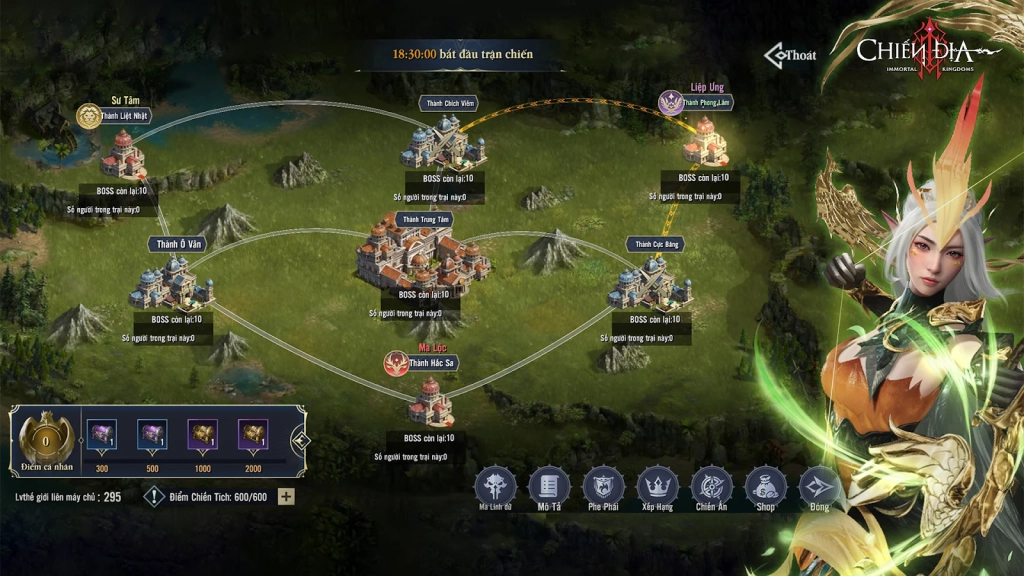Open the Phe Phái faction screen
This screenshot has width=1024, height=576.
(x=602, y=485)
